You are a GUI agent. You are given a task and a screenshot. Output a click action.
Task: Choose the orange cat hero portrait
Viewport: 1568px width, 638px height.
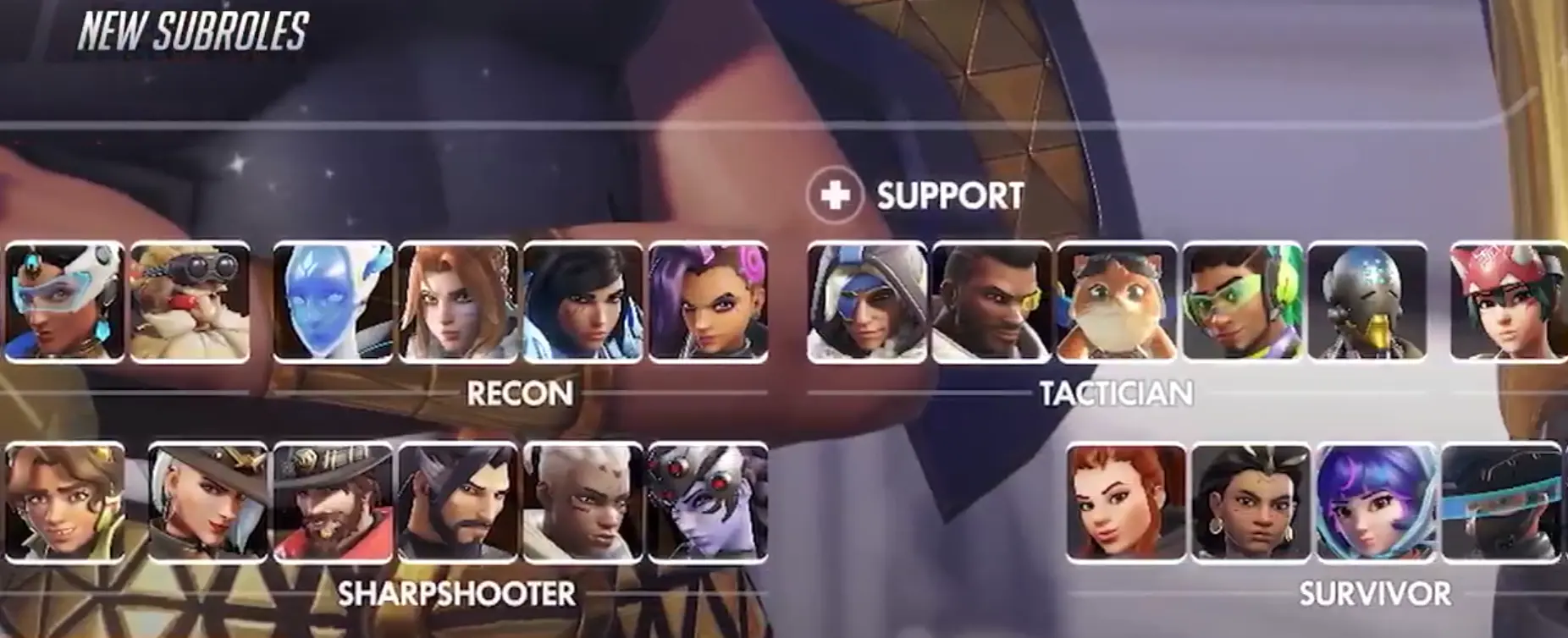(x=1117, y=302)
